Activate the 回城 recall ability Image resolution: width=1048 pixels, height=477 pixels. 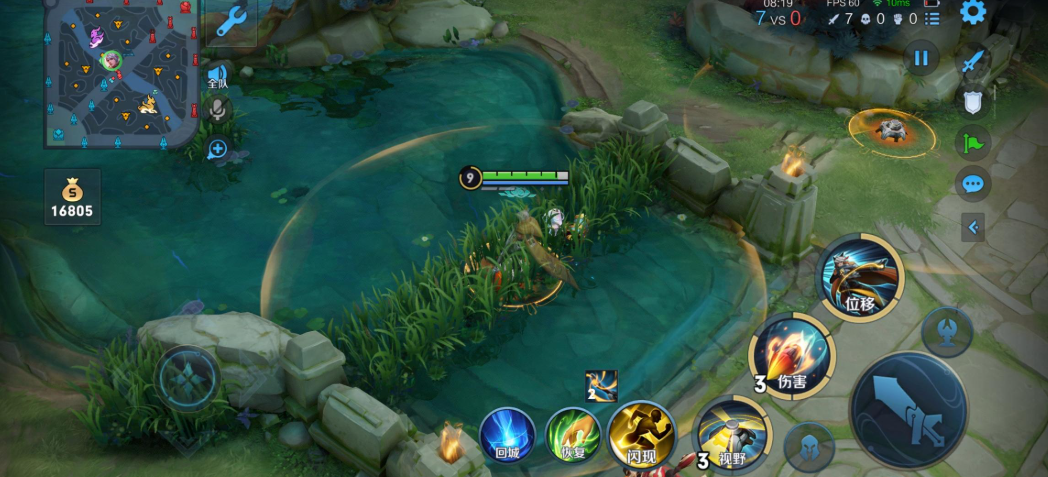(x=508, y=435)
